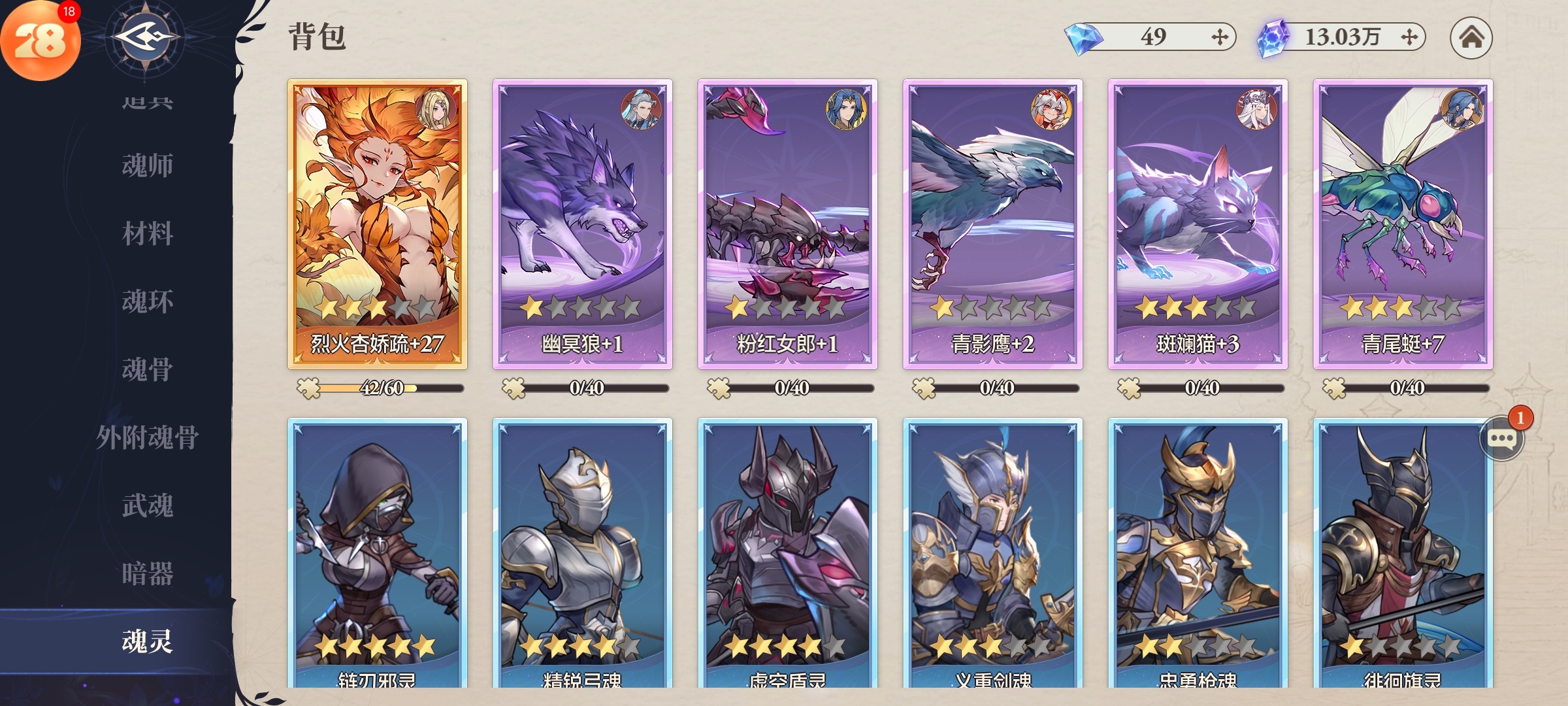This screenshot has width=1568, height=706.
Task: Select the 魂灵 tab
Action: point(147,641)
